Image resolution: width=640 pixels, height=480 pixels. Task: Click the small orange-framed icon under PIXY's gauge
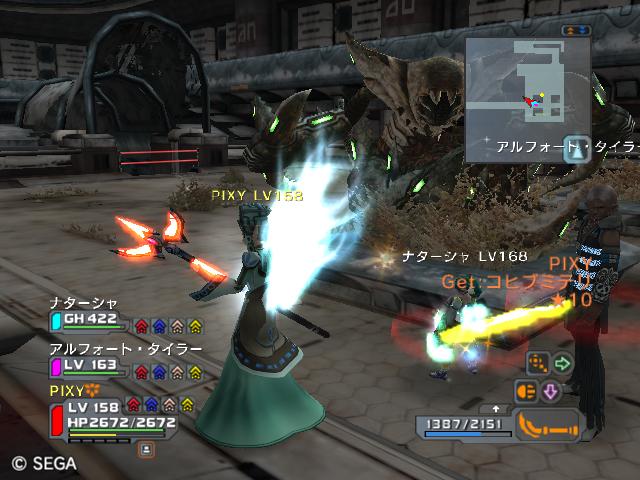point(147,450)
